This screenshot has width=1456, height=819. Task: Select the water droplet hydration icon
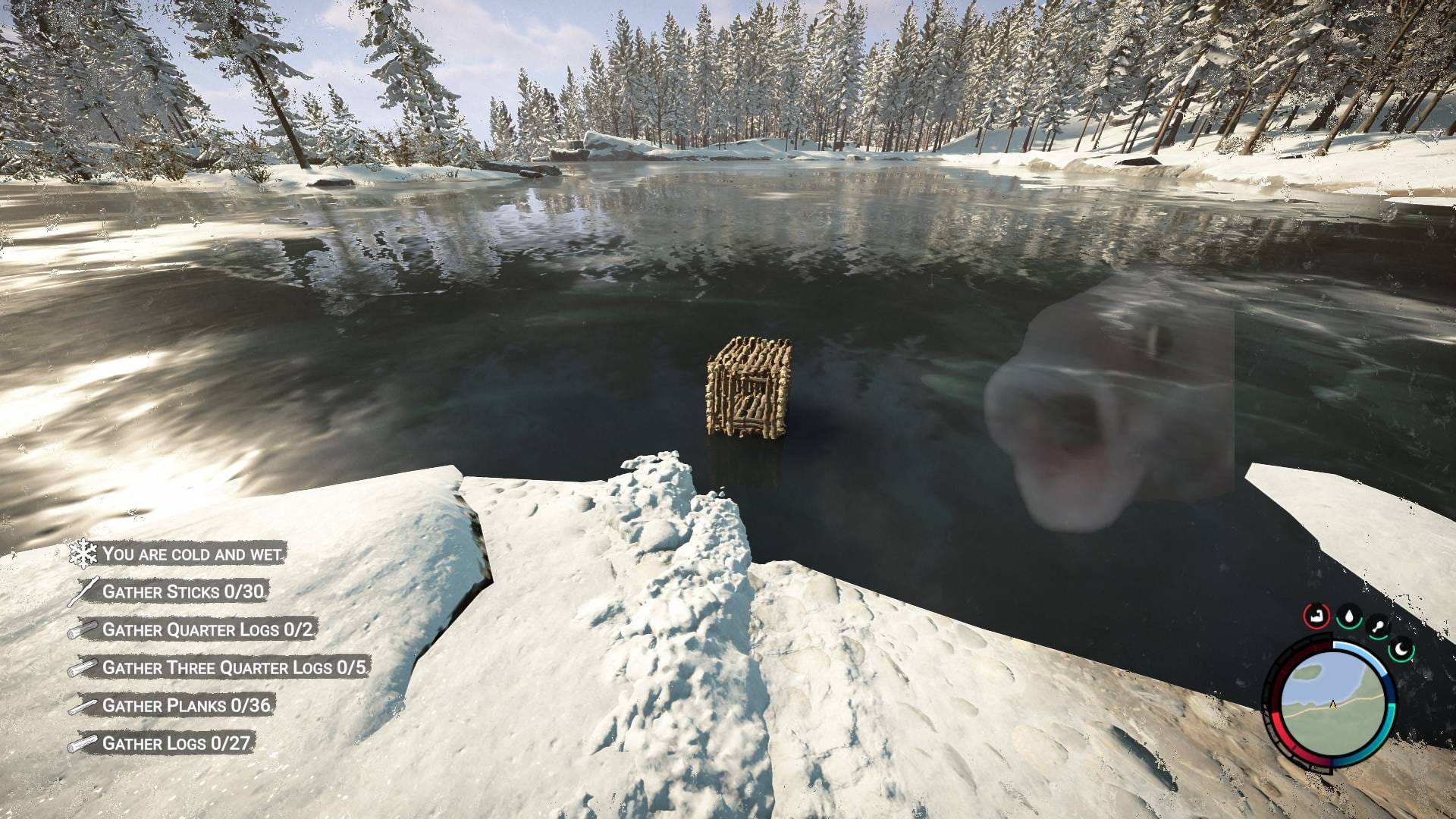1349,617
